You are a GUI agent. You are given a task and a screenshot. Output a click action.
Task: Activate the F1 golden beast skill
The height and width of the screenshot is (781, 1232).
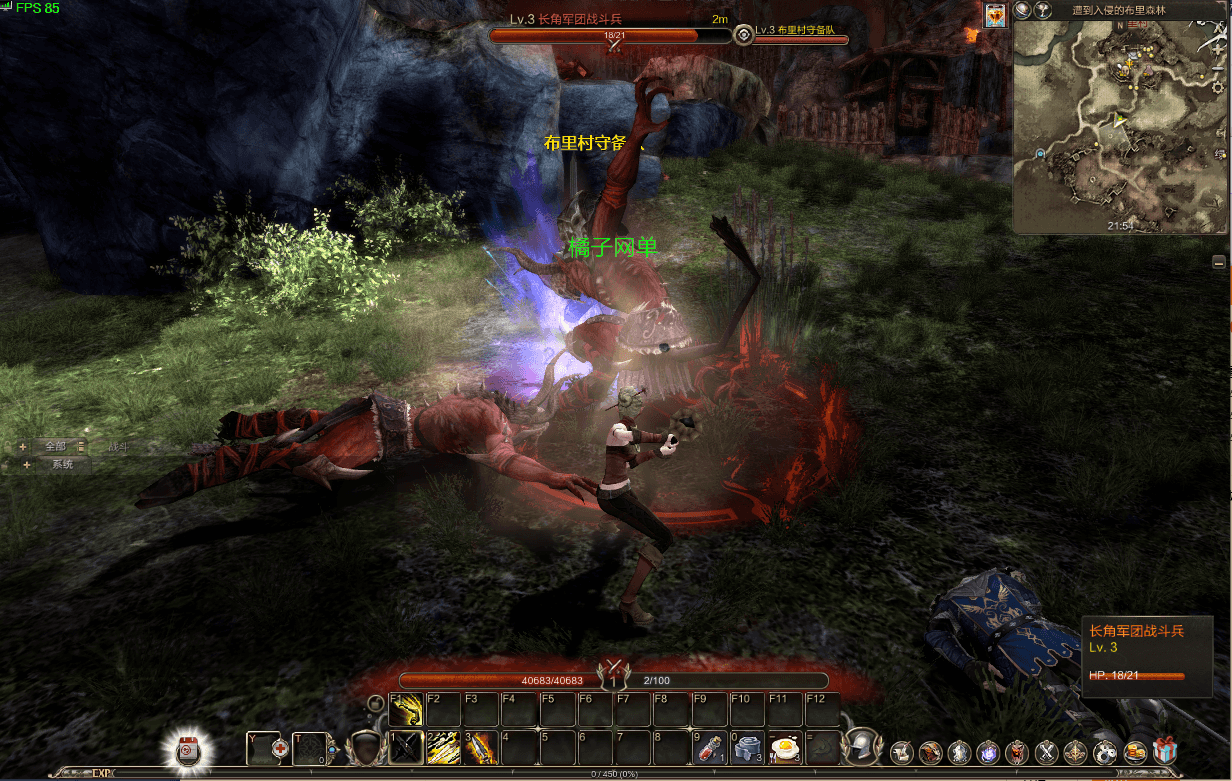[405, 710]
